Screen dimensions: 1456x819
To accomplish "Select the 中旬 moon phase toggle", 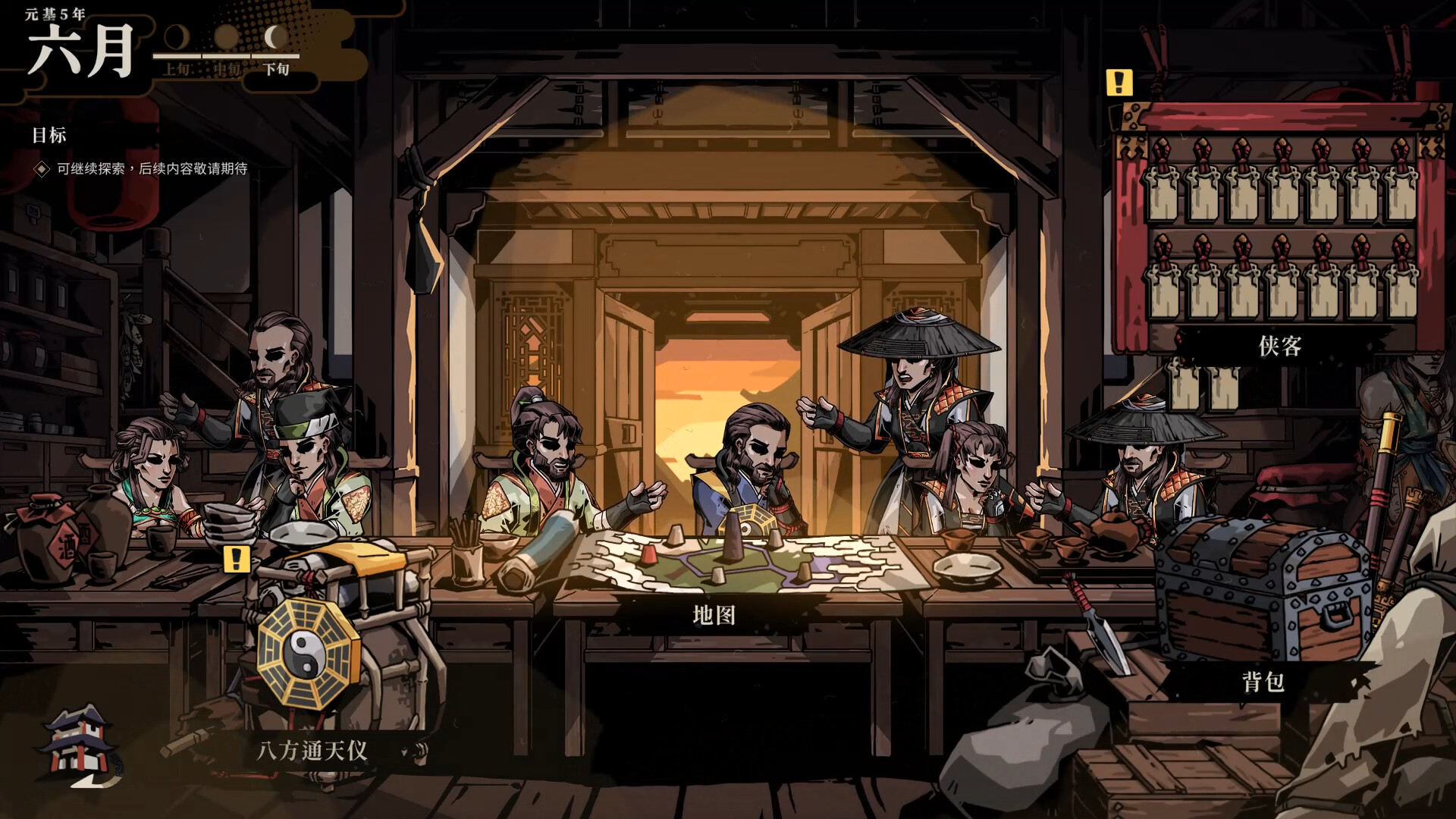I will click(225, 45).
